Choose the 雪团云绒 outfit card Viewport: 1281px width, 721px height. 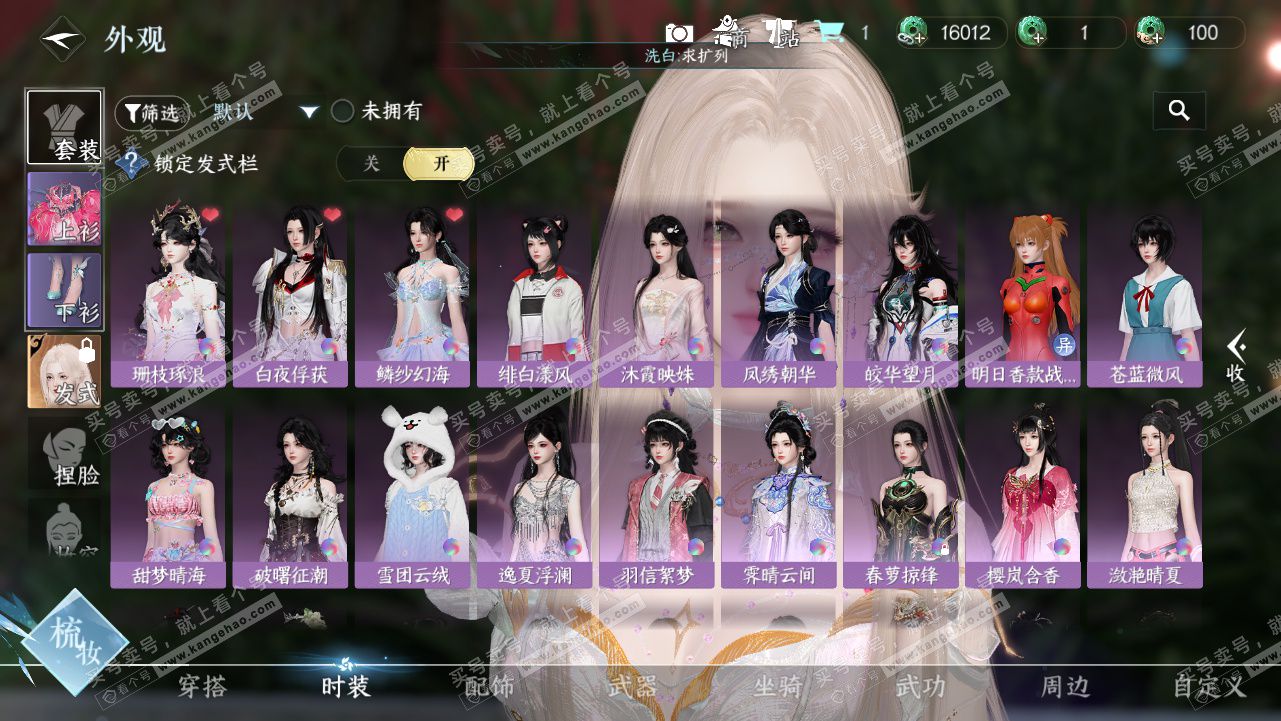coord(412,496)
